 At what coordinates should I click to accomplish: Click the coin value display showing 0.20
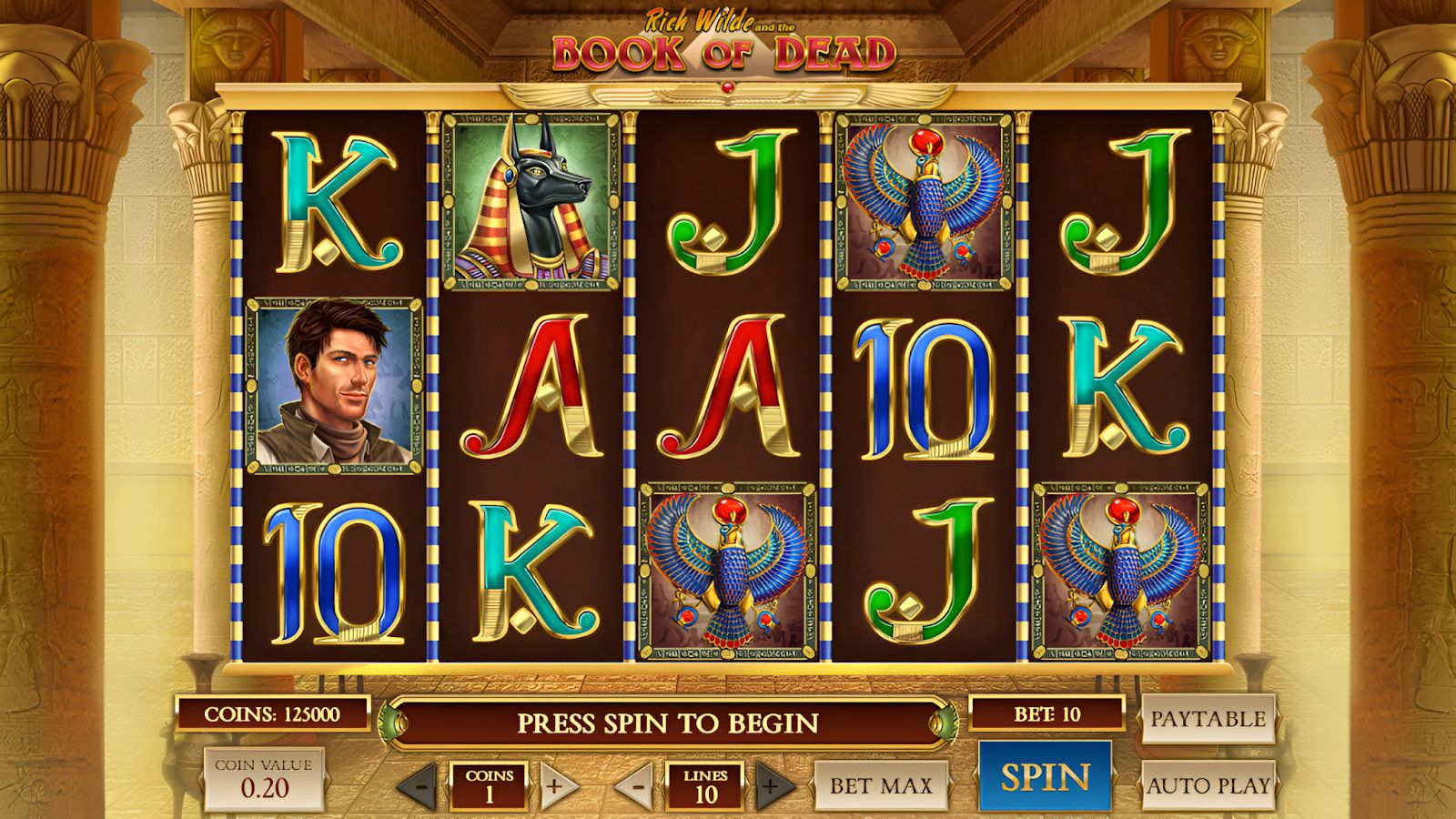266,778
